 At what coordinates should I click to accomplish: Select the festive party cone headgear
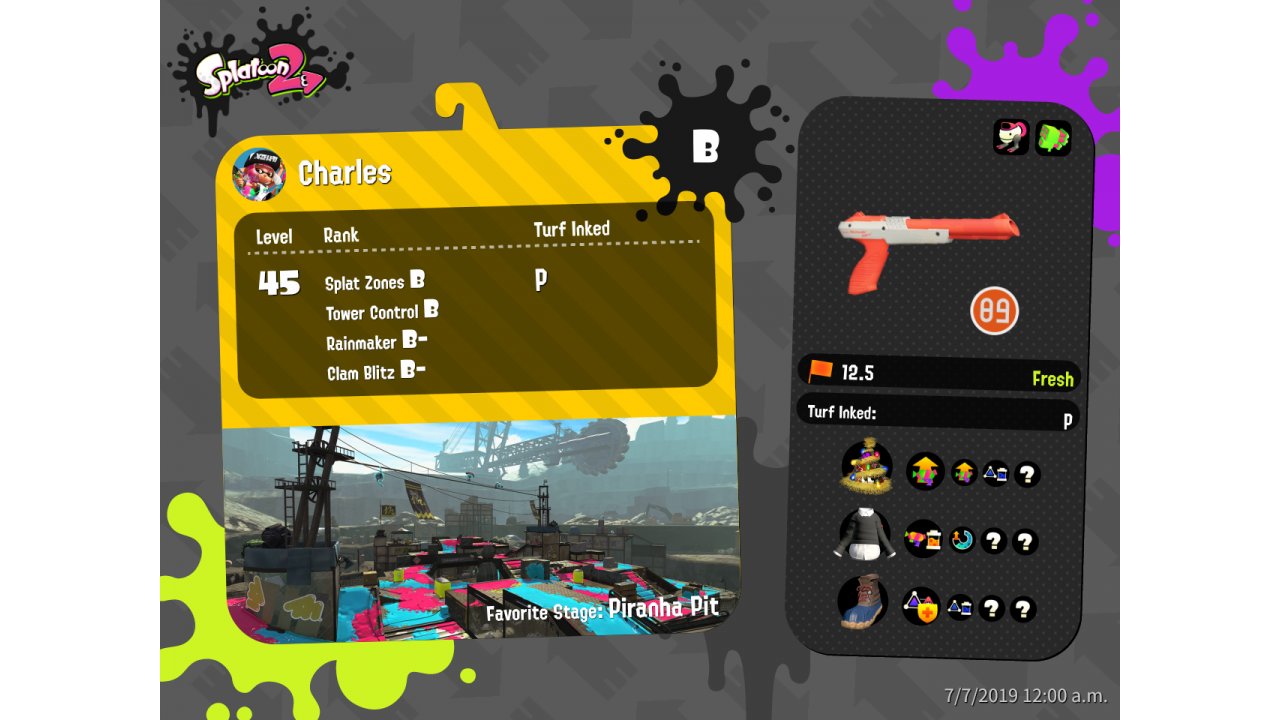tap(866, 466)
